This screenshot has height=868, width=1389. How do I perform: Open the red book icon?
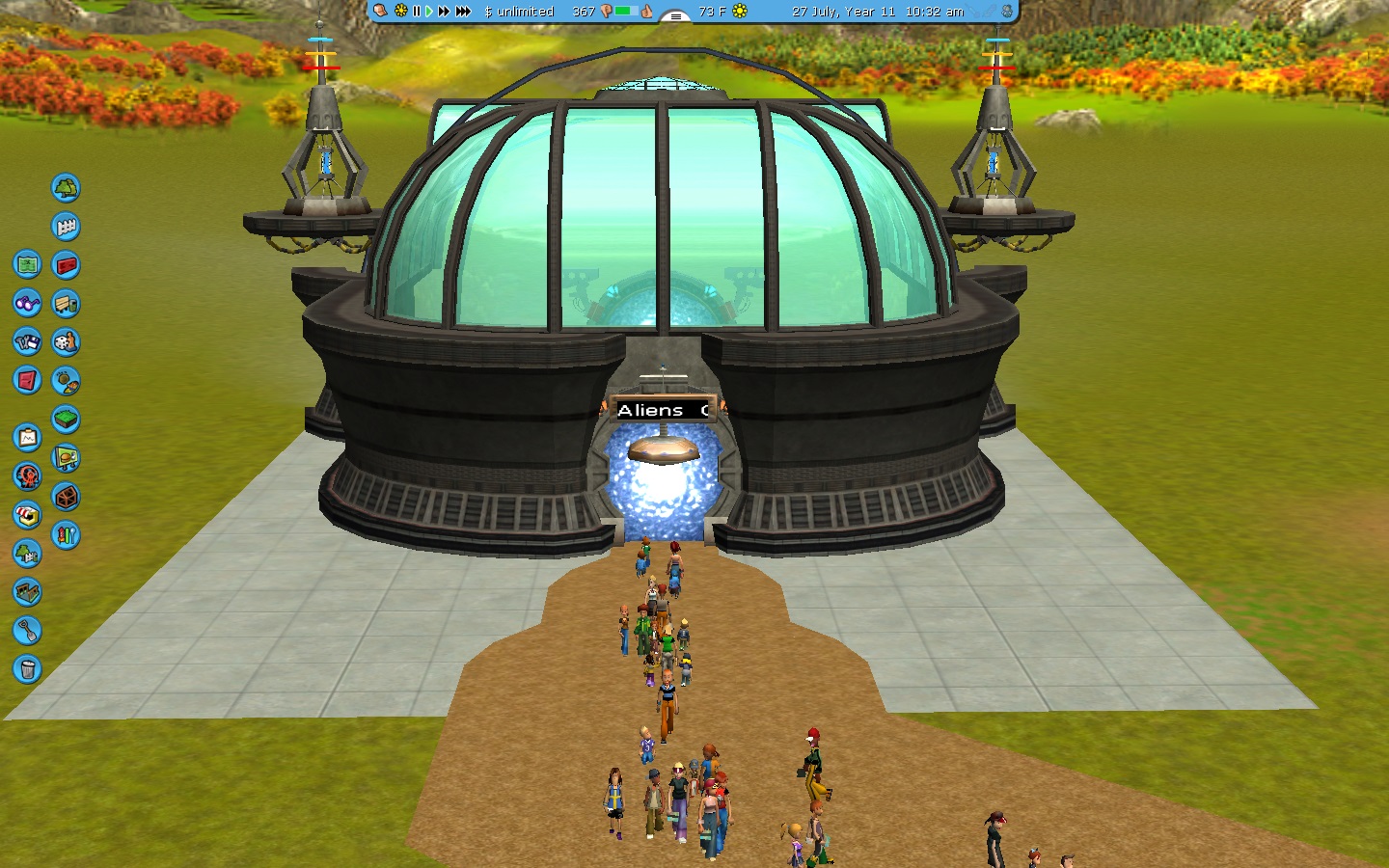coord(27,380)
